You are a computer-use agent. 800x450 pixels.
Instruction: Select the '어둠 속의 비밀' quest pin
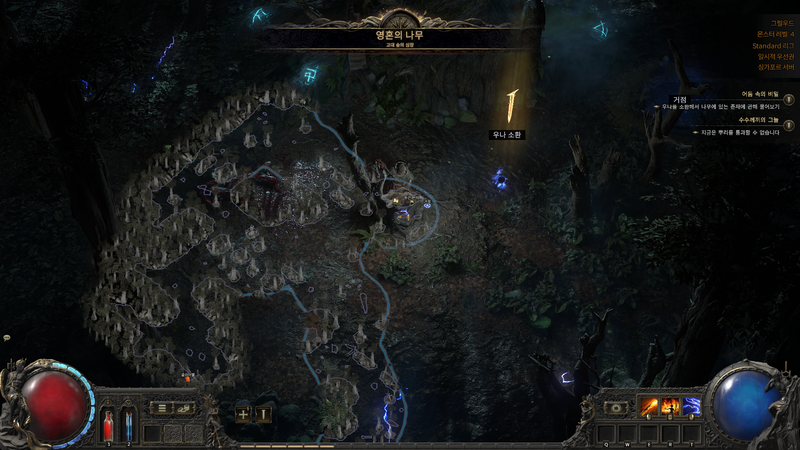788,98
